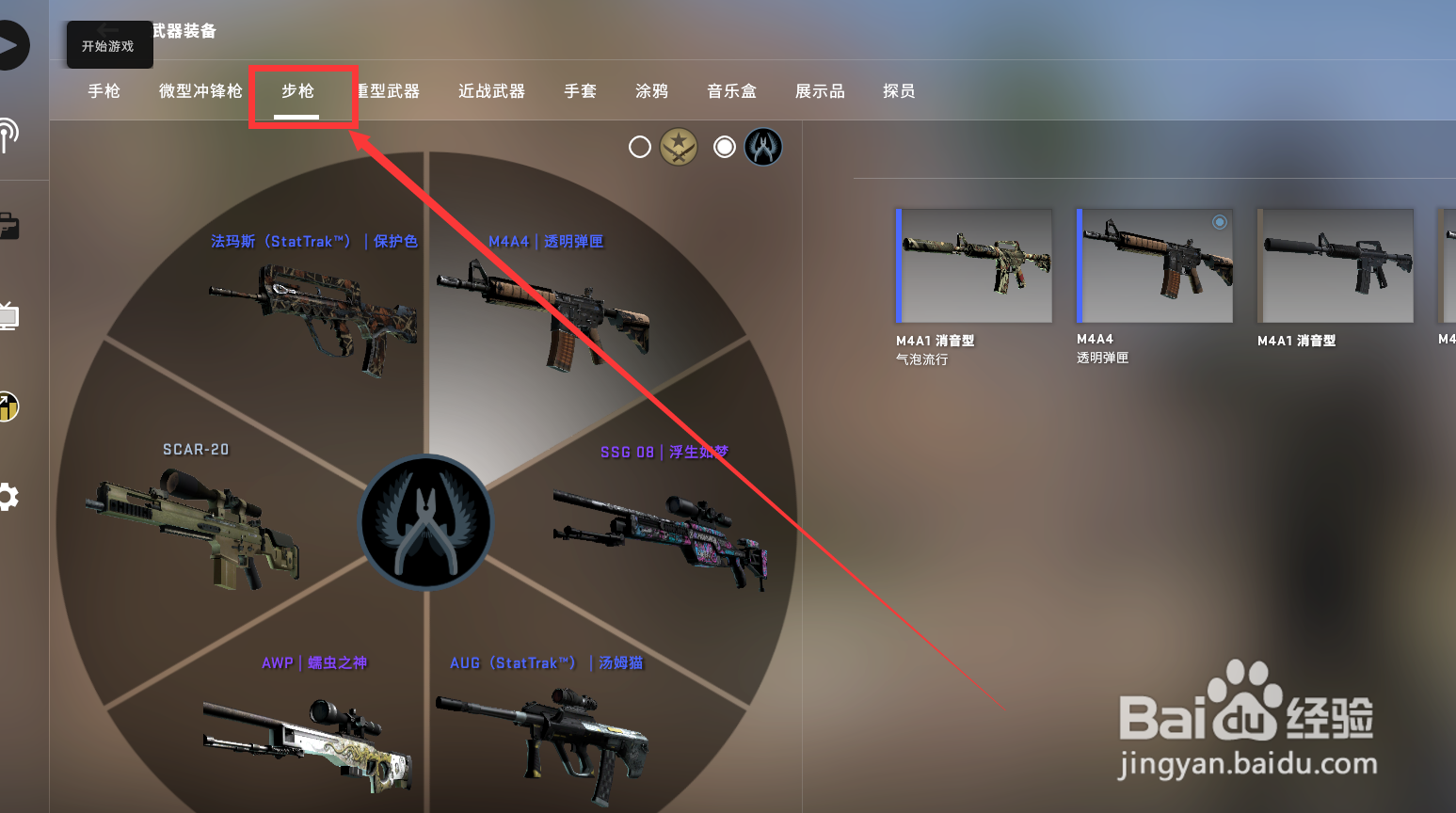The height and width of the screenshot is (813, 1456).
Task: Select the terrorist faction badge icon
Action: 680,147
